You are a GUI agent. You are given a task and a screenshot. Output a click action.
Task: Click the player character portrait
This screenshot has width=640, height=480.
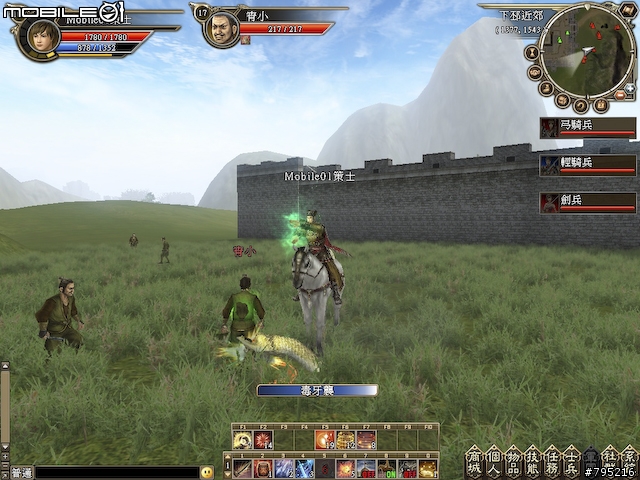(39, 37)
